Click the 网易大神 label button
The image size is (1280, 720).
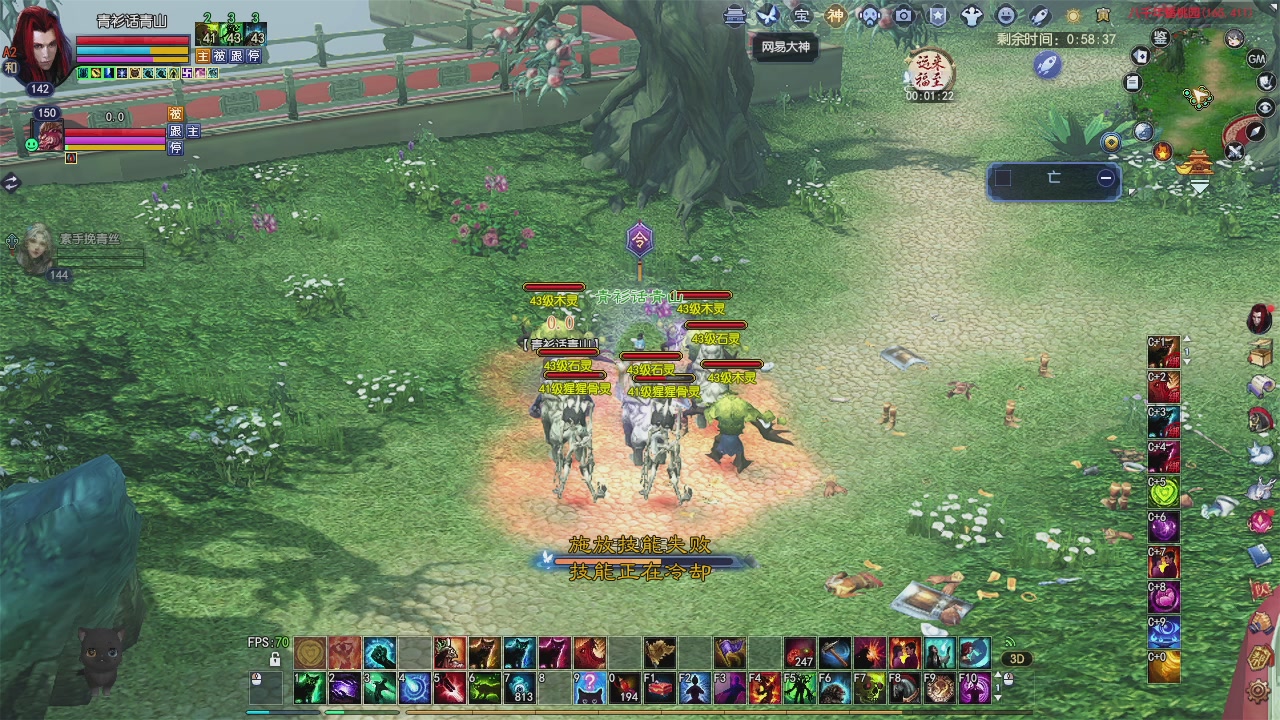click(x=785, y=47)
